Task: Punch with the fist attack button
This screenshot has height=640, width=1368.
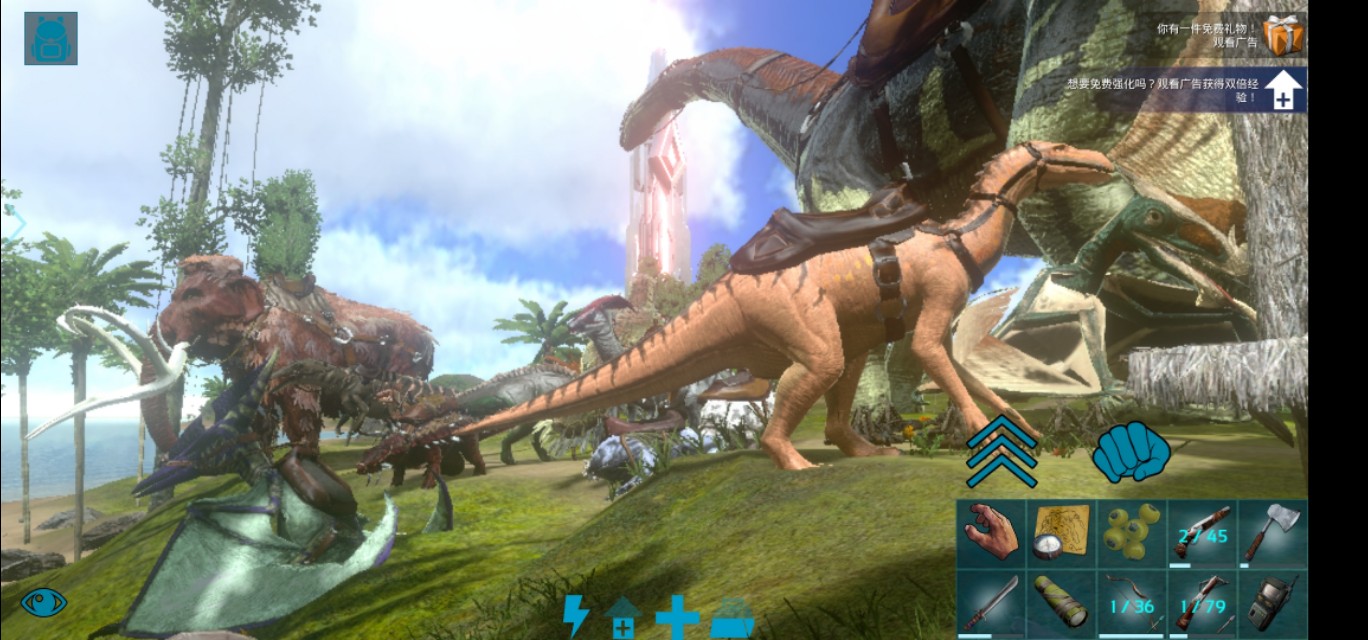Action: pos(1131,453)
